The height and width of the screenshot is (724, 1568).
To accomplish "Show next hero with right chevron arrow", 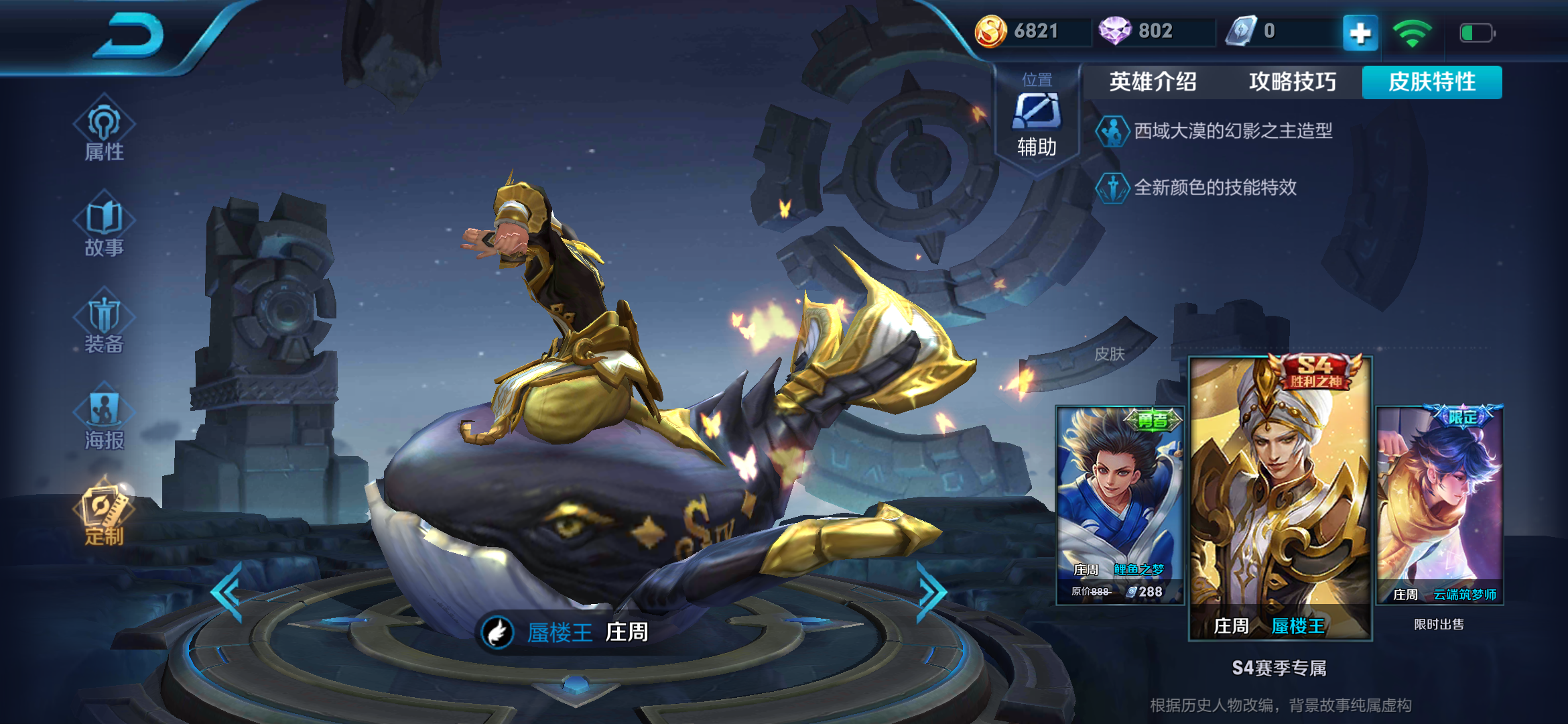I will (x=931, y=592).
